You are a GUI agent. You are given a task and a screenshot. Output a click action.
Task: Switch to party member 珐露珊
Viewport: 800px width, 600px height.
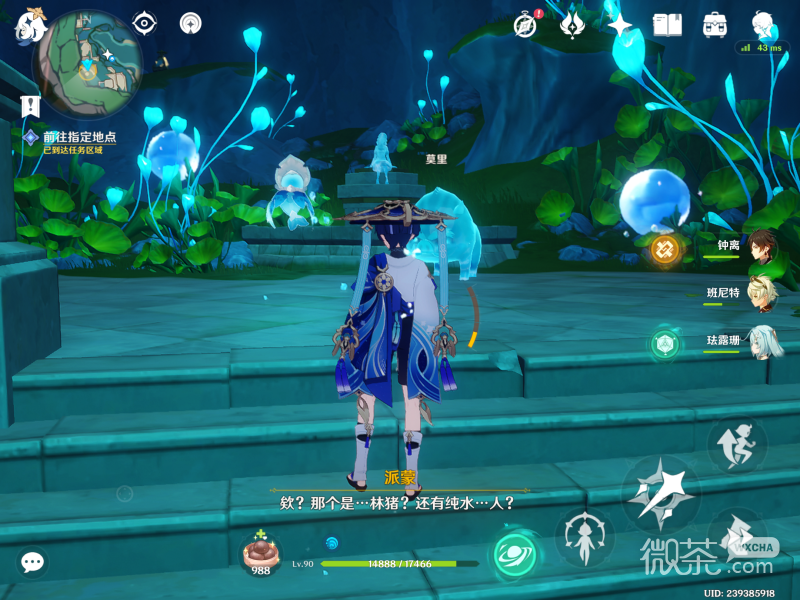point(765,341)
